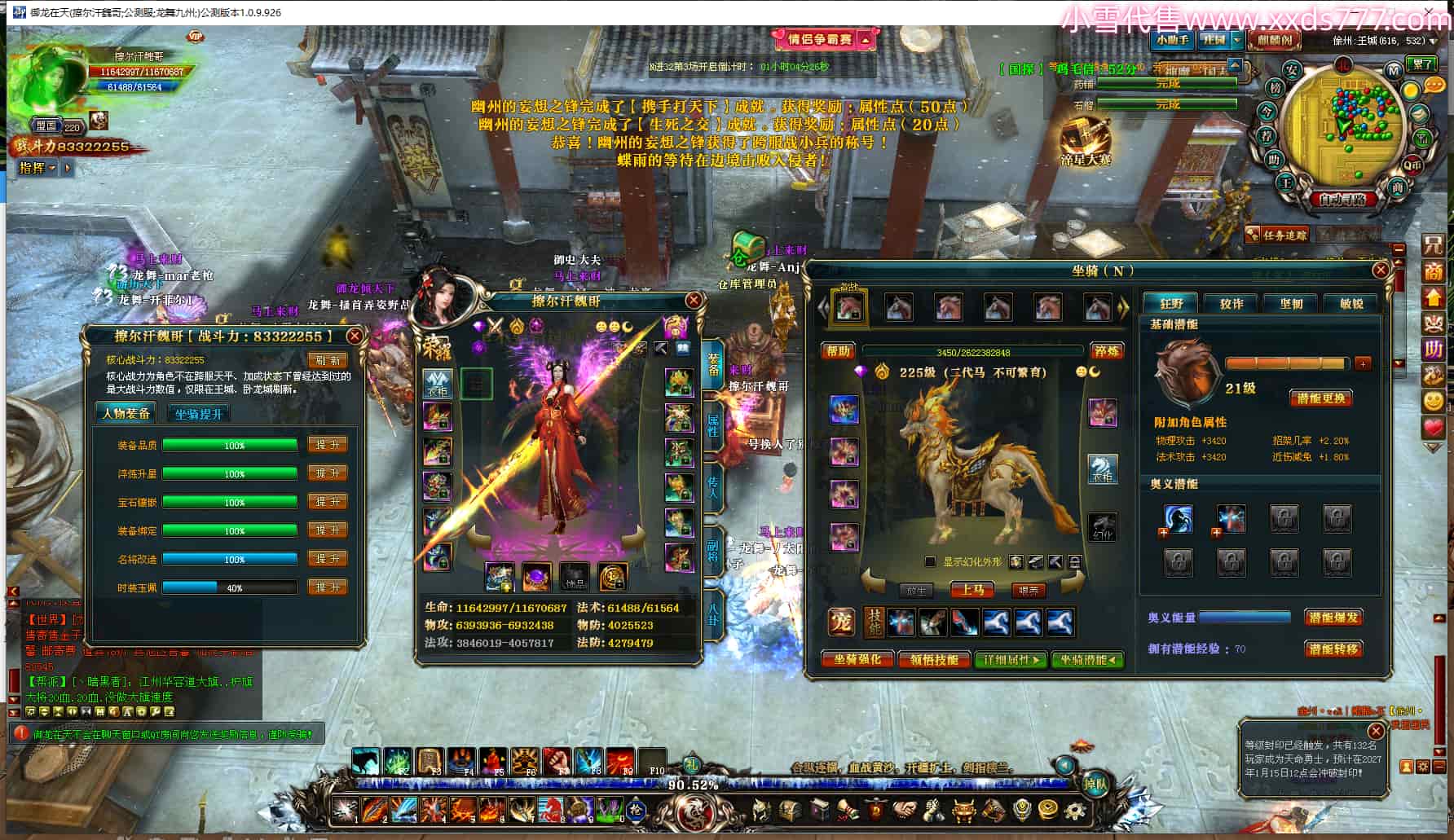Click the 领悟技能 learn skill button
This screenshot has height=840, width=1454.
click(x=934, y=659)
